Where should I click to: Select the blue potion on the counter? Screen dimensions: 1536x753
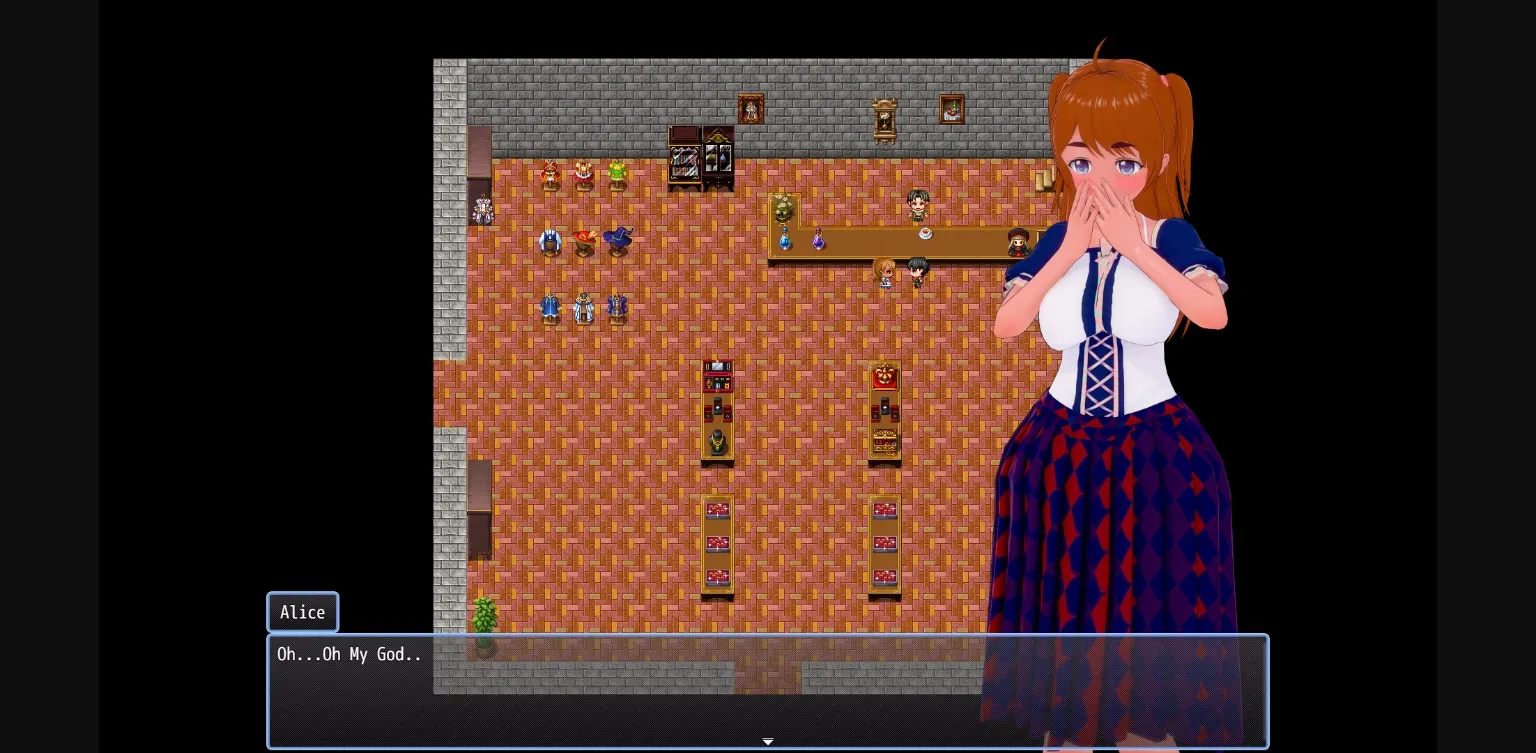[x=785, y=241]
